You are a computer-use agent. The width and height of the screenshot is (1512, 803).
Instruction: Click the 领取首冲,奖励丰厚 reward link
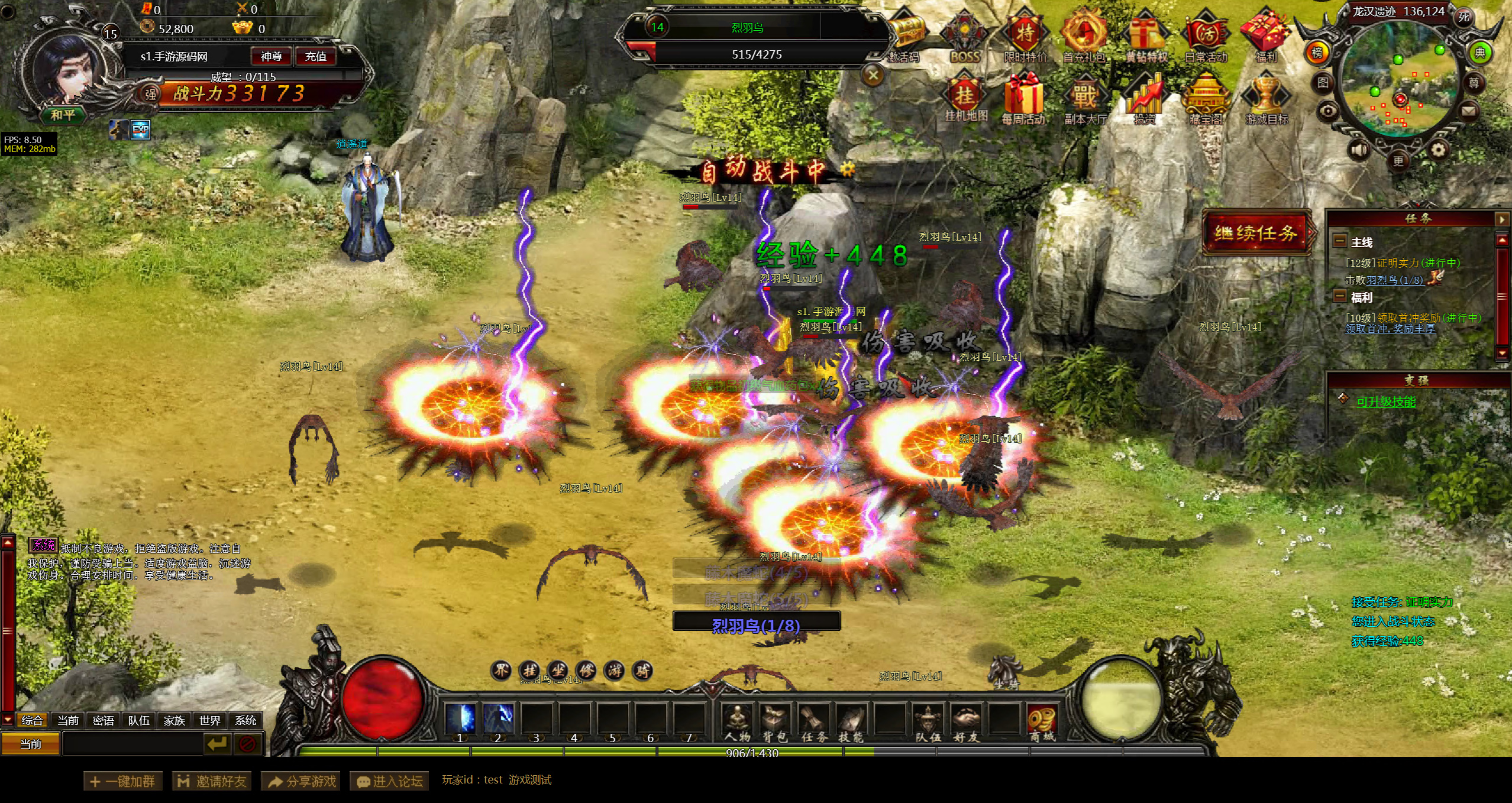[x=1390, y=329]
